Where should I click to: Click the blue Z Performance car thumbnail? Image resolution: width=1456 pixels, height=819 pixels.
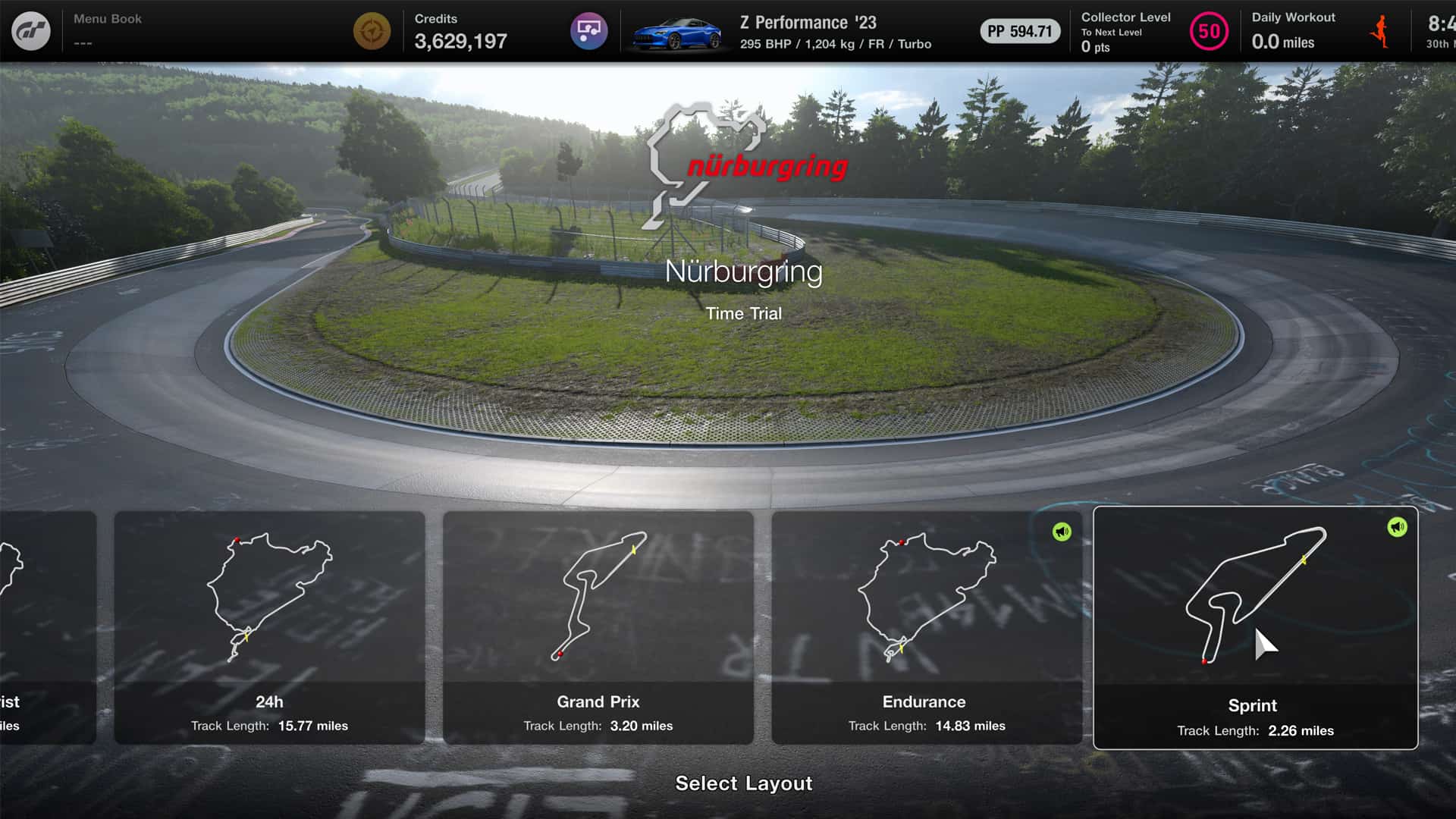tap(677, 32)
